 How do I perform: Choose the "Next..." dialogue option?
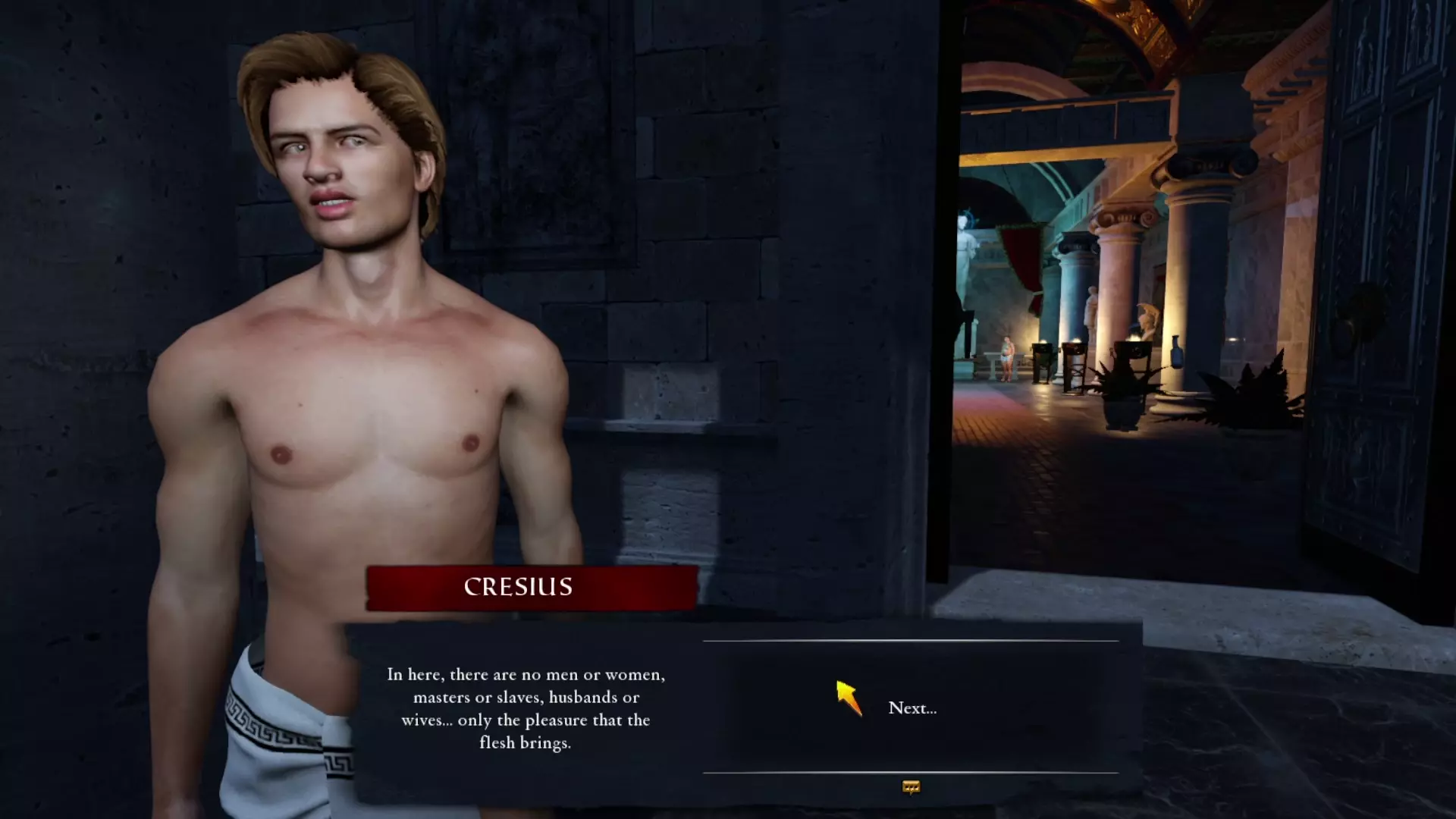point(912,708)
